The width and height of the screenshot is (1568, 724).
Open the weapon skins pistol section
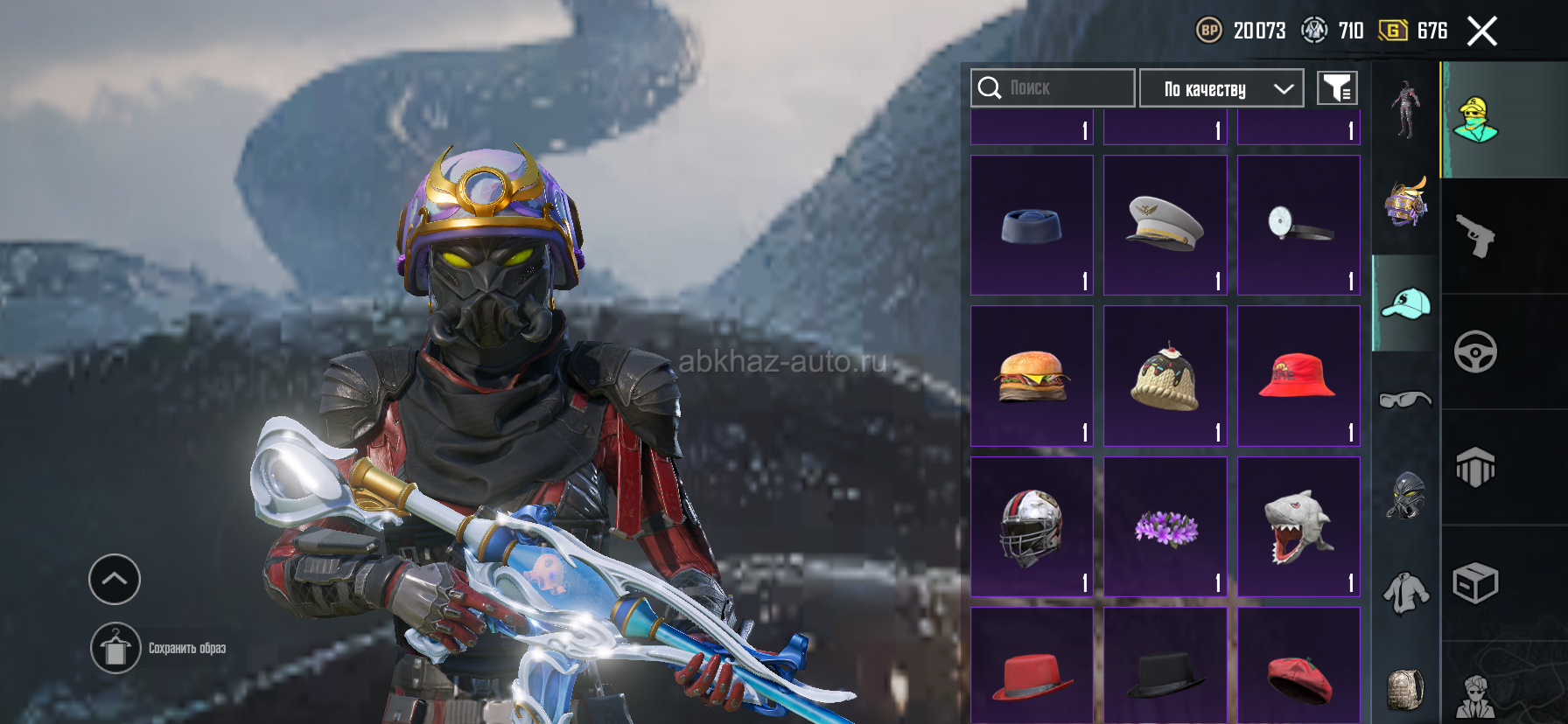click(1476, 236)
